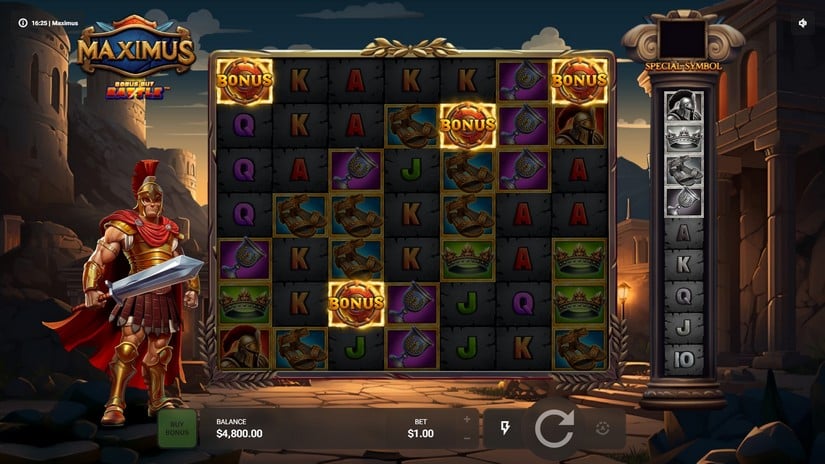825x464 pixels.
Task: Toggle the sound speaker icon
Action: pos(803,22)
